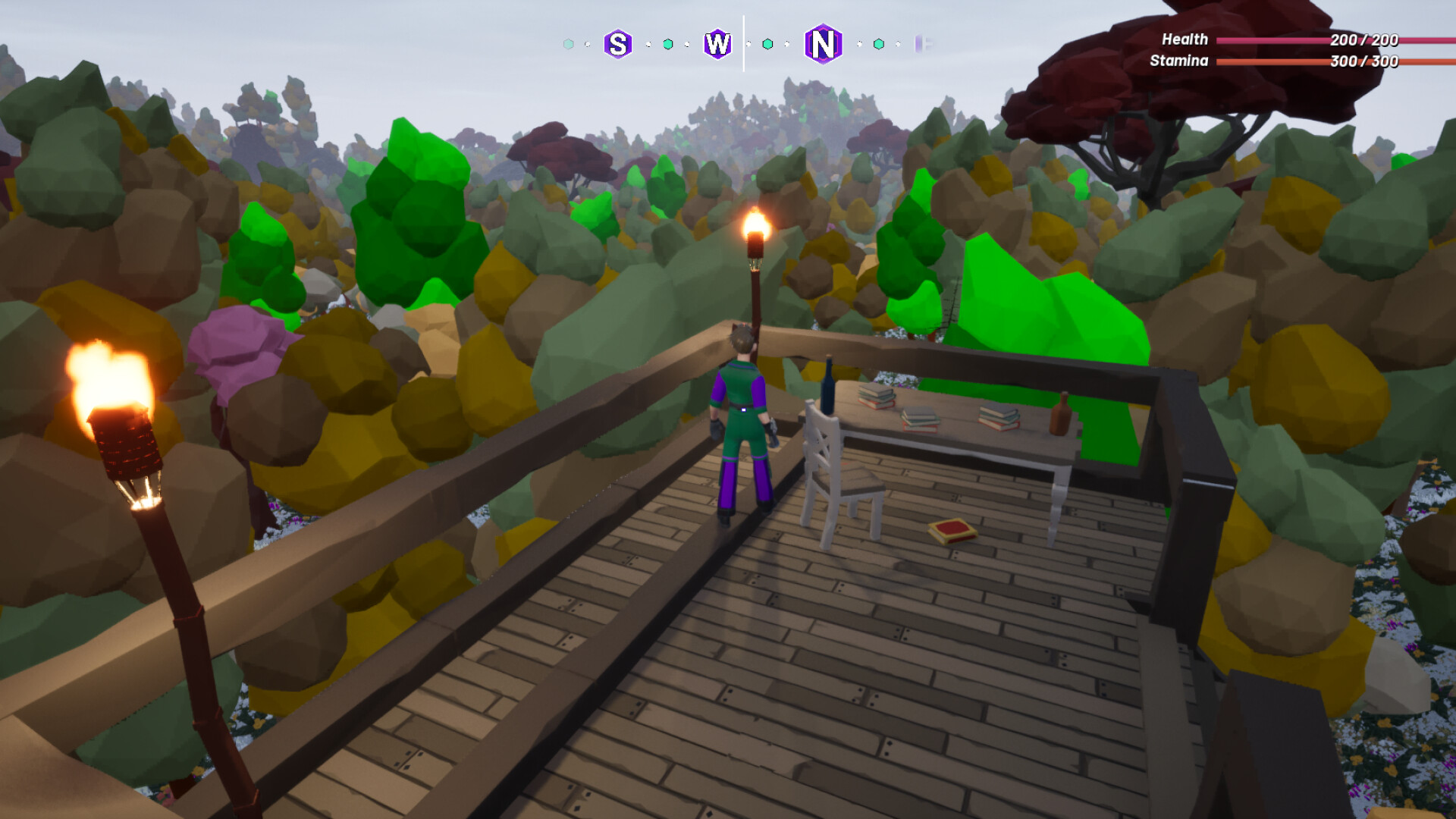The width and height of the screenshot is (1456, 819).
Task: Click the teal hexagon left of the N marker
Action: click(769, 45)
